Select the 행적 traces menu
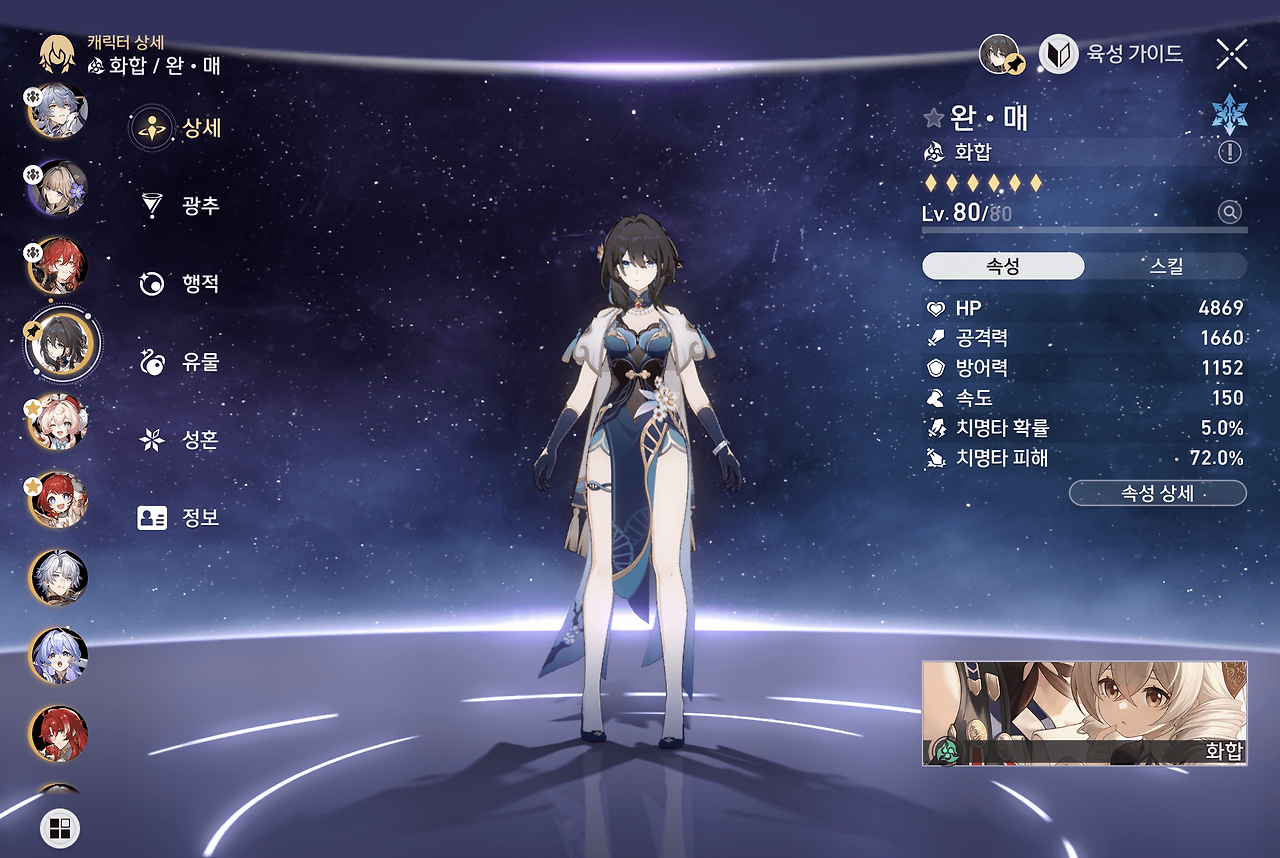Viewport: 1280px width, 858px height. click(x=178, y=284)
